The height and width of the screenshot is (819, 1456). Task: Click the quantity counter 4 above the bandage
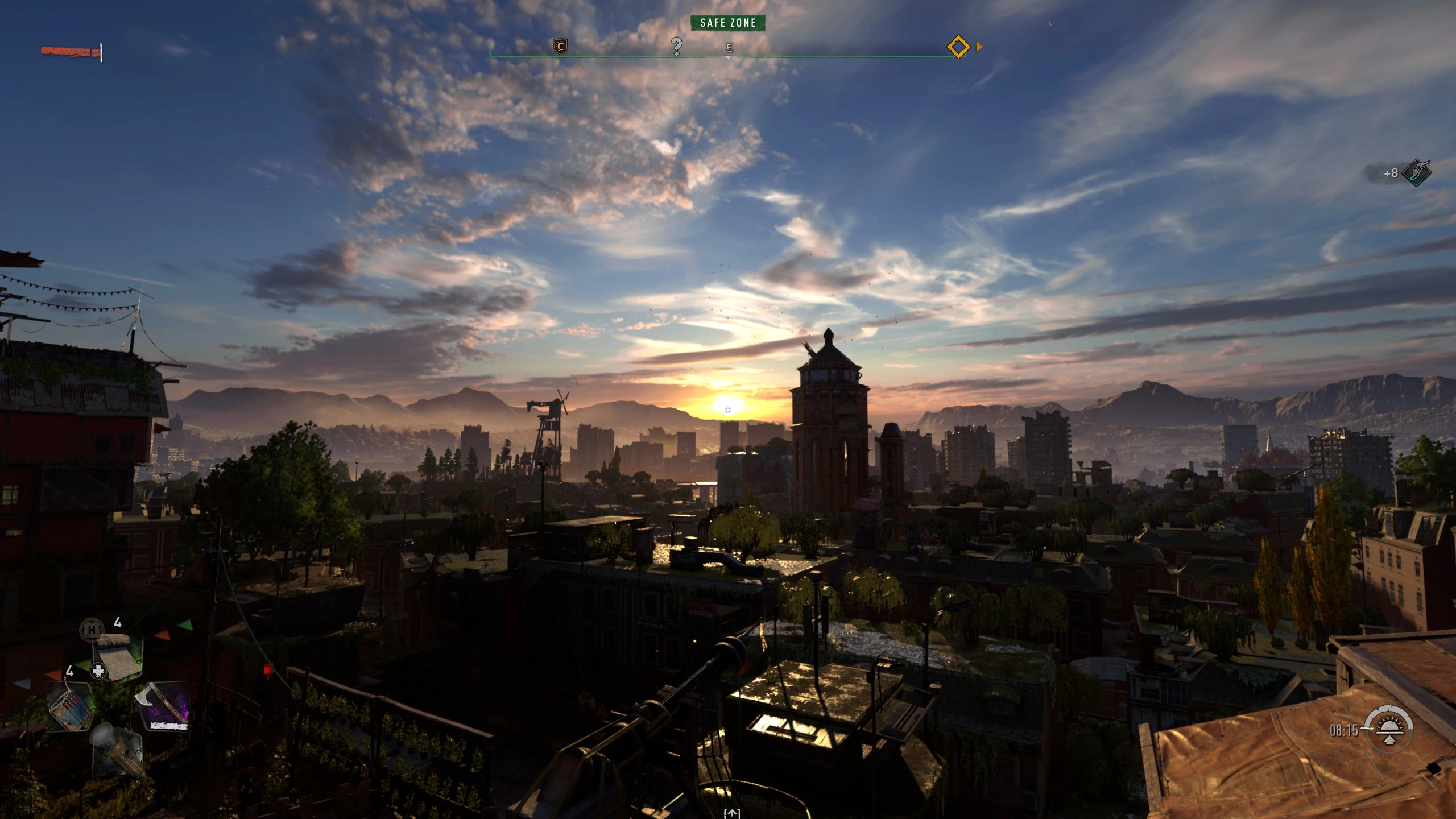pyautogui.click(x=117, y=623)
